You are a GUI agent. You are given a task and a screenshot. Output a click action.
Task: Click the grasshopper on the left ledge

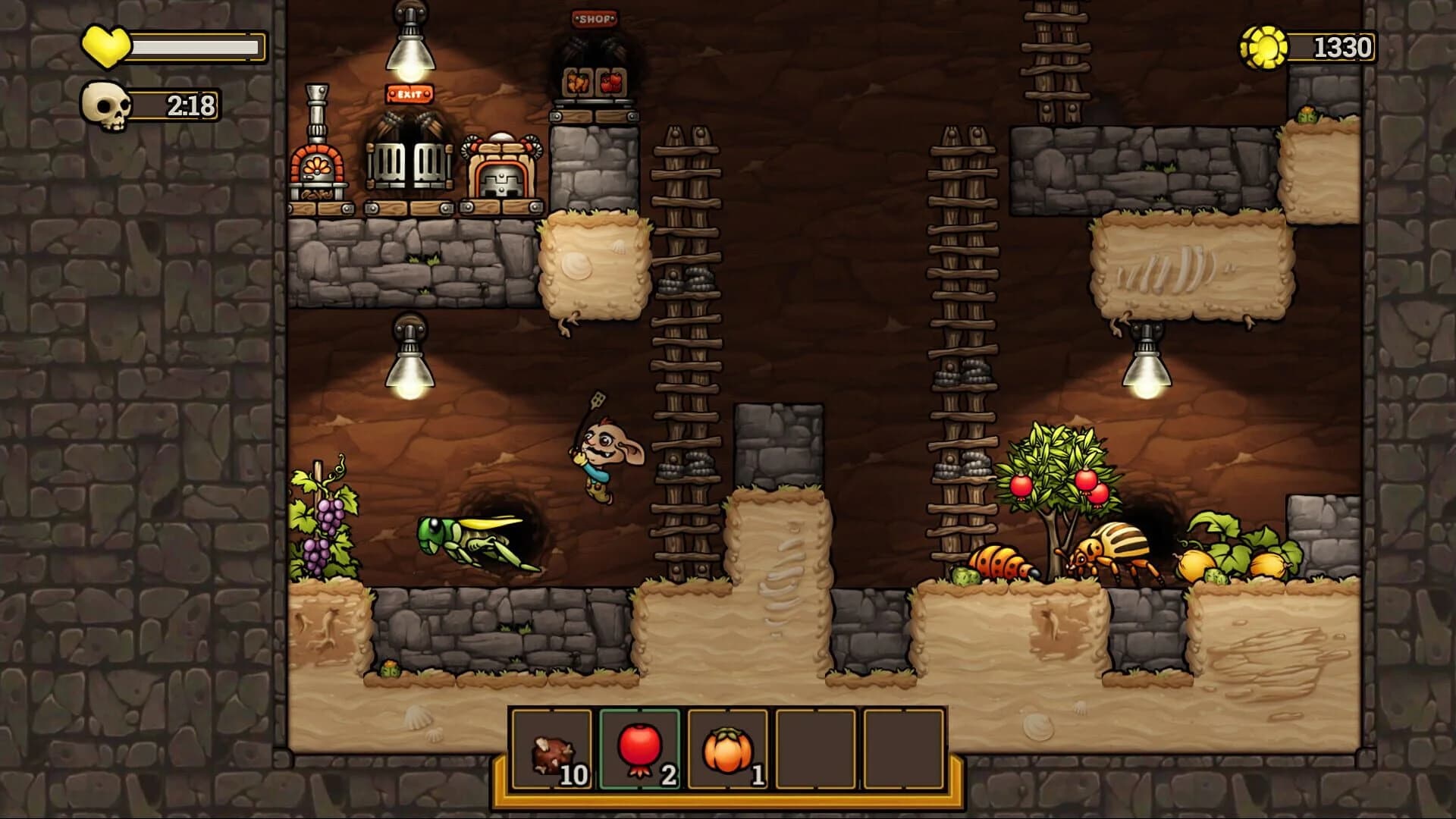pos(463,538)
